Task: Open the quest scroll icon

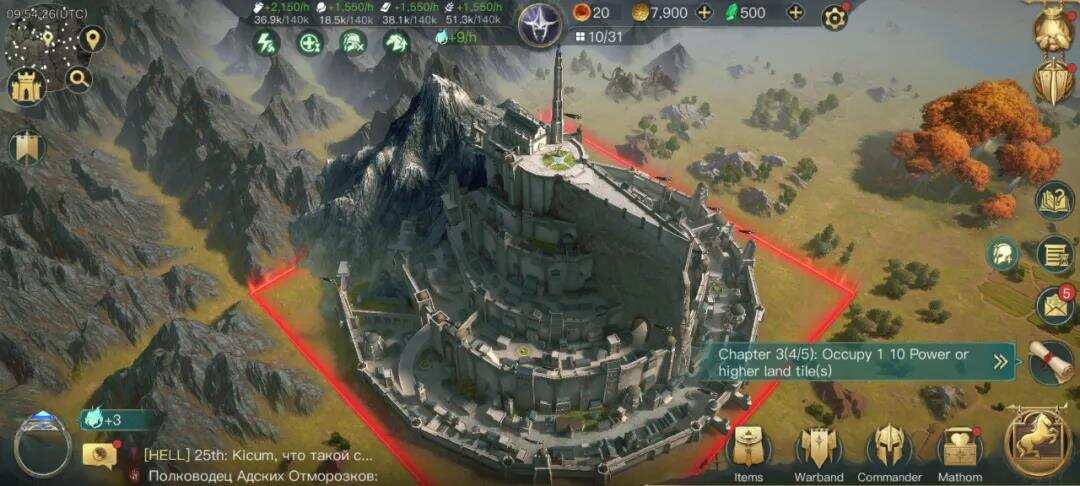Action: pos(1052,362)
